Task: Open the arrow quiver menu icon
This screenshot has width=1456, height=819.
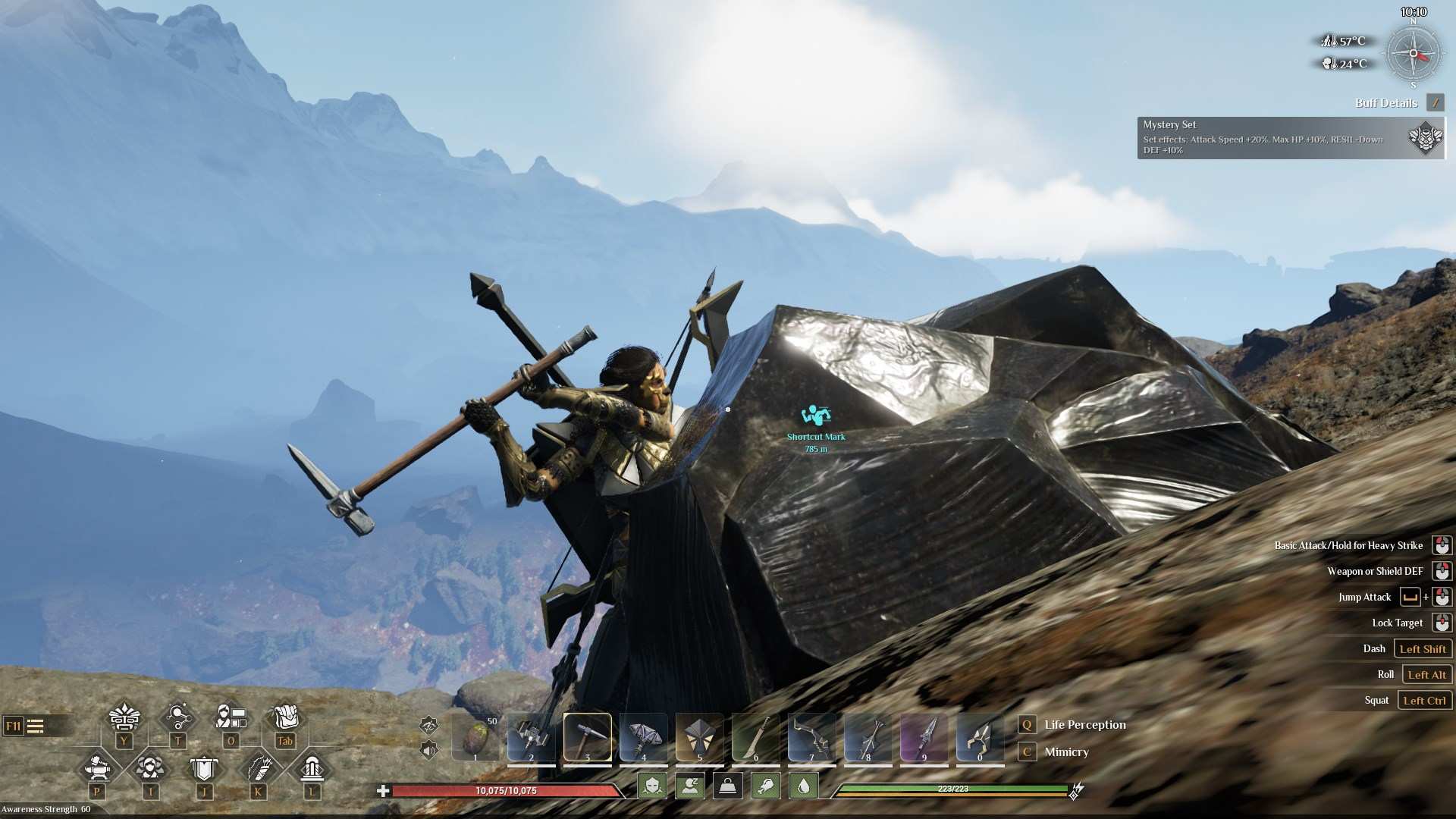Action: pyautogui.click(x=258, y=768)
